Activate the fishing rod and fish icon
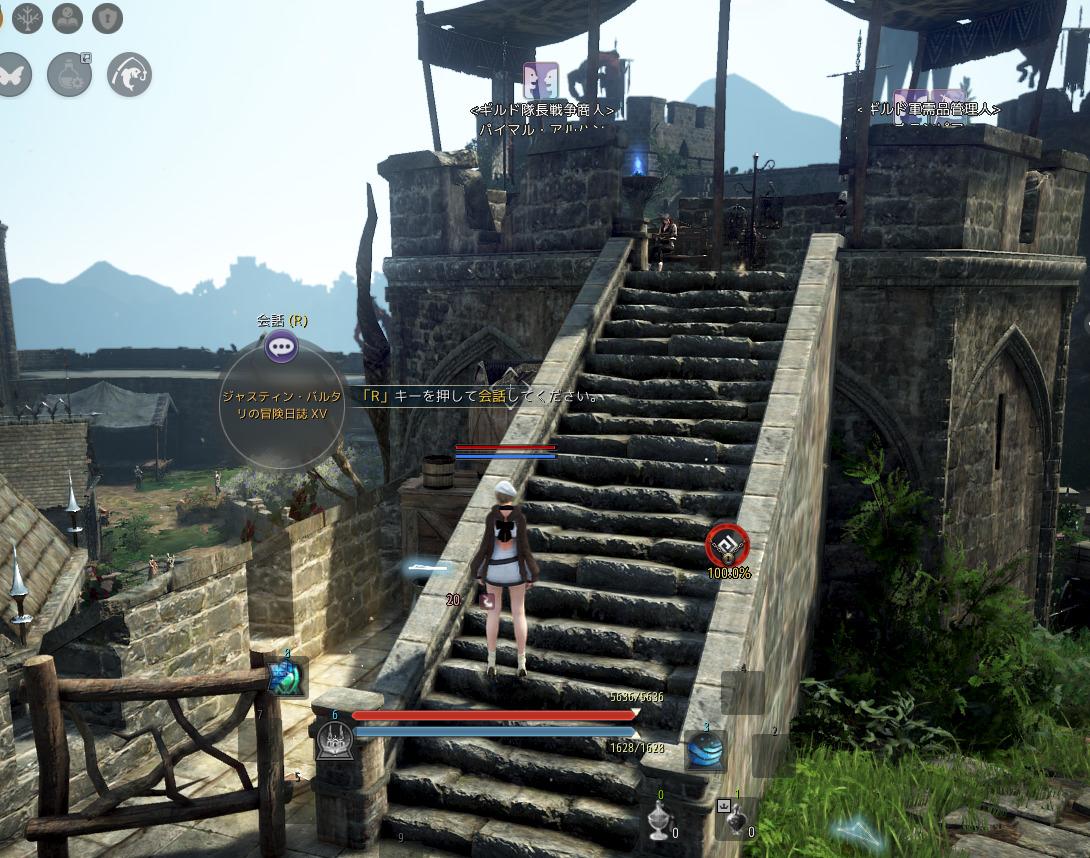 click(129, 75)
